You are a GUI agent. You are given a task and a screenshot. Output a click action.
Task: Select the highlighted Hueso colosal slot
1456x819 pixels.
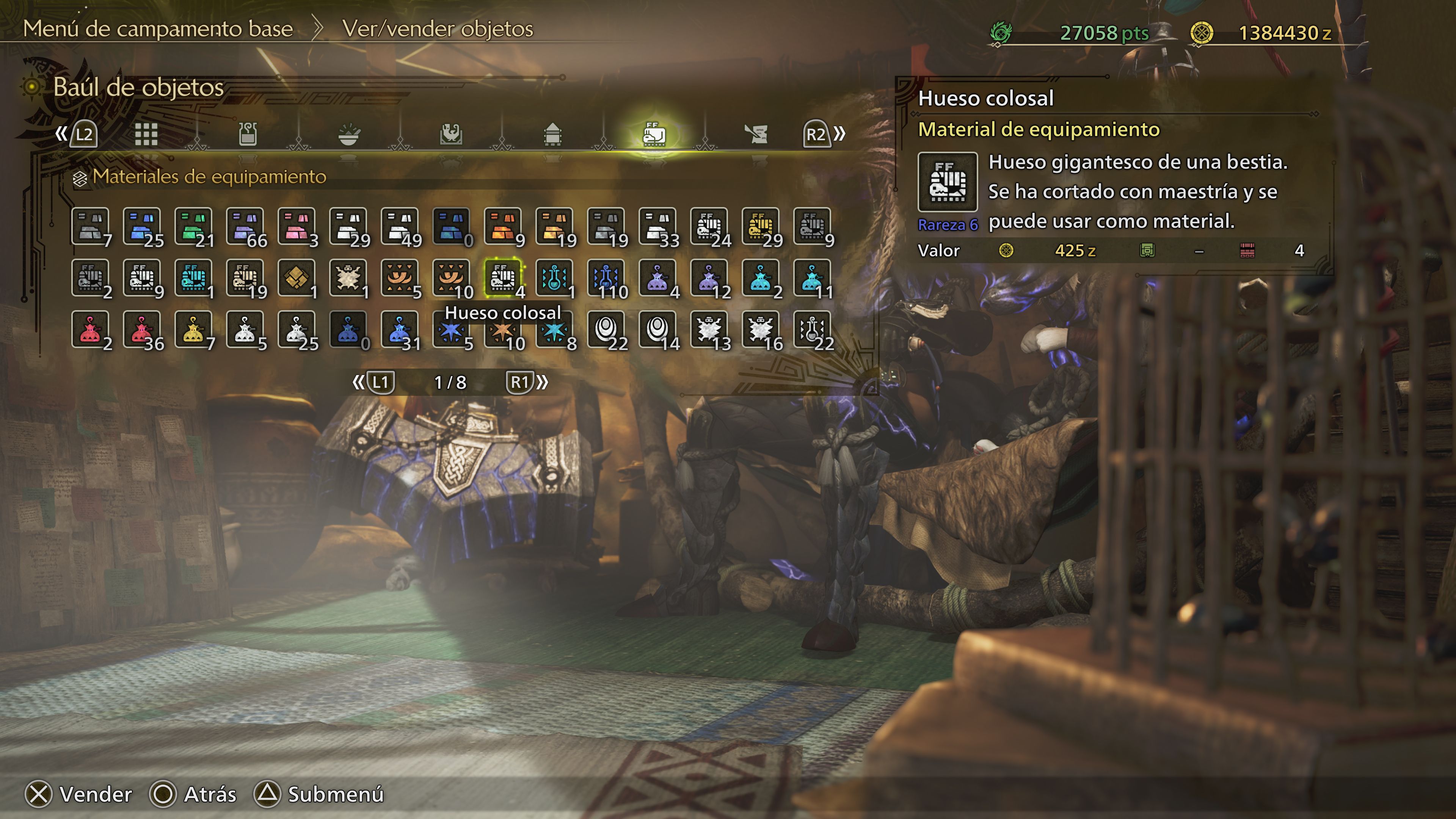(x=502, y=278)
